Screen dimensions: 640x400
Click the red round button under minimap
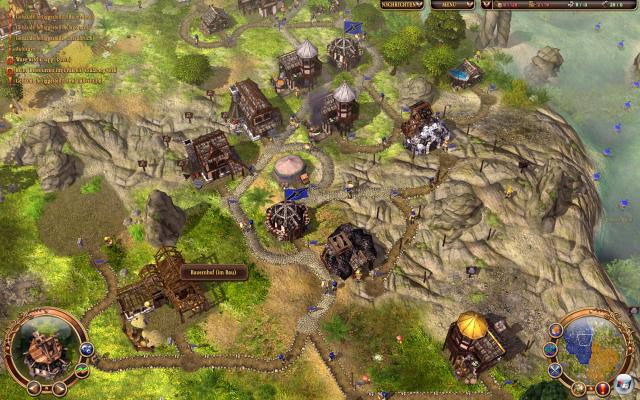click(x=602, y=387)
